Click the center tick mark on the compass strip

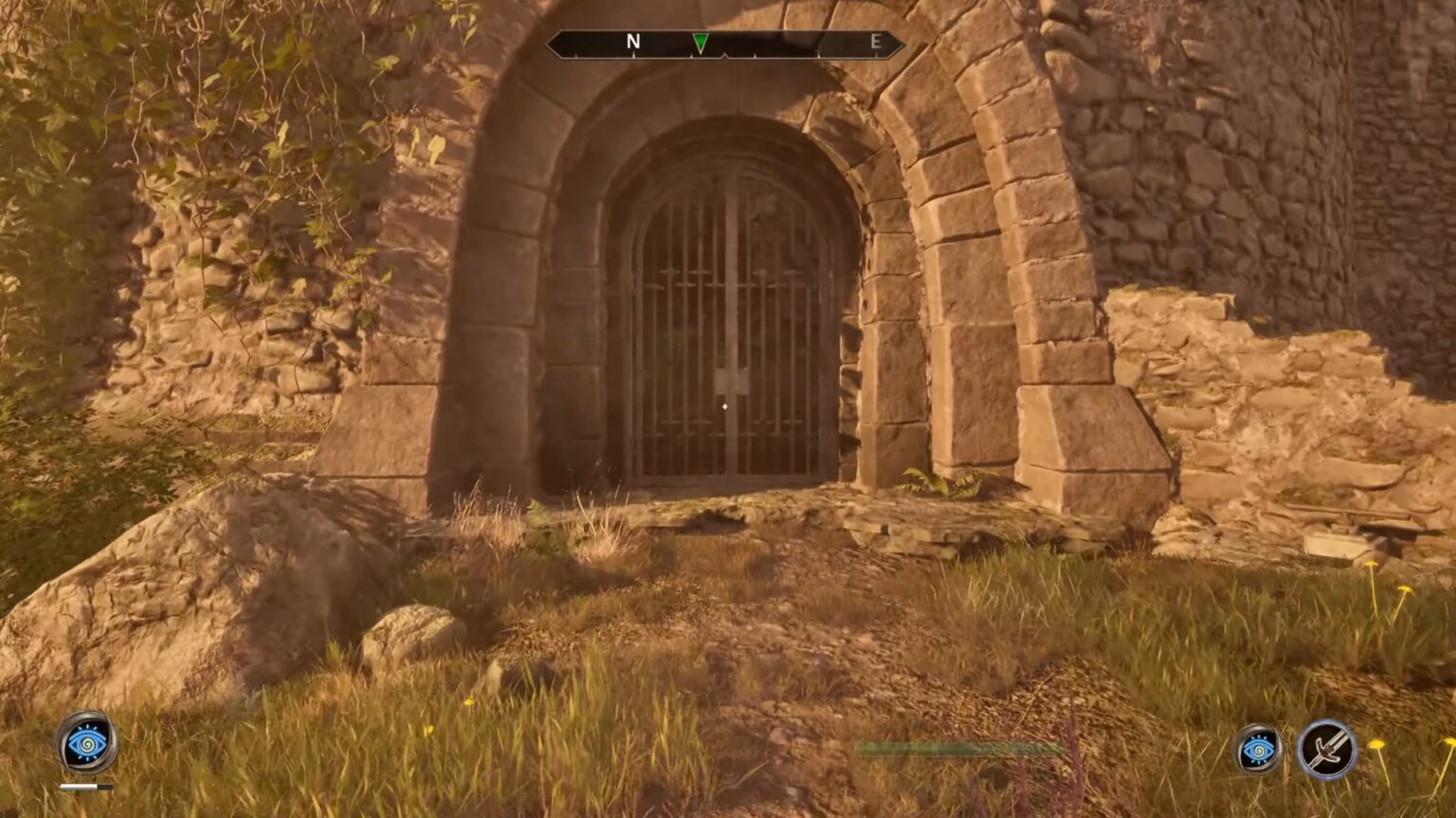[724, 54]
